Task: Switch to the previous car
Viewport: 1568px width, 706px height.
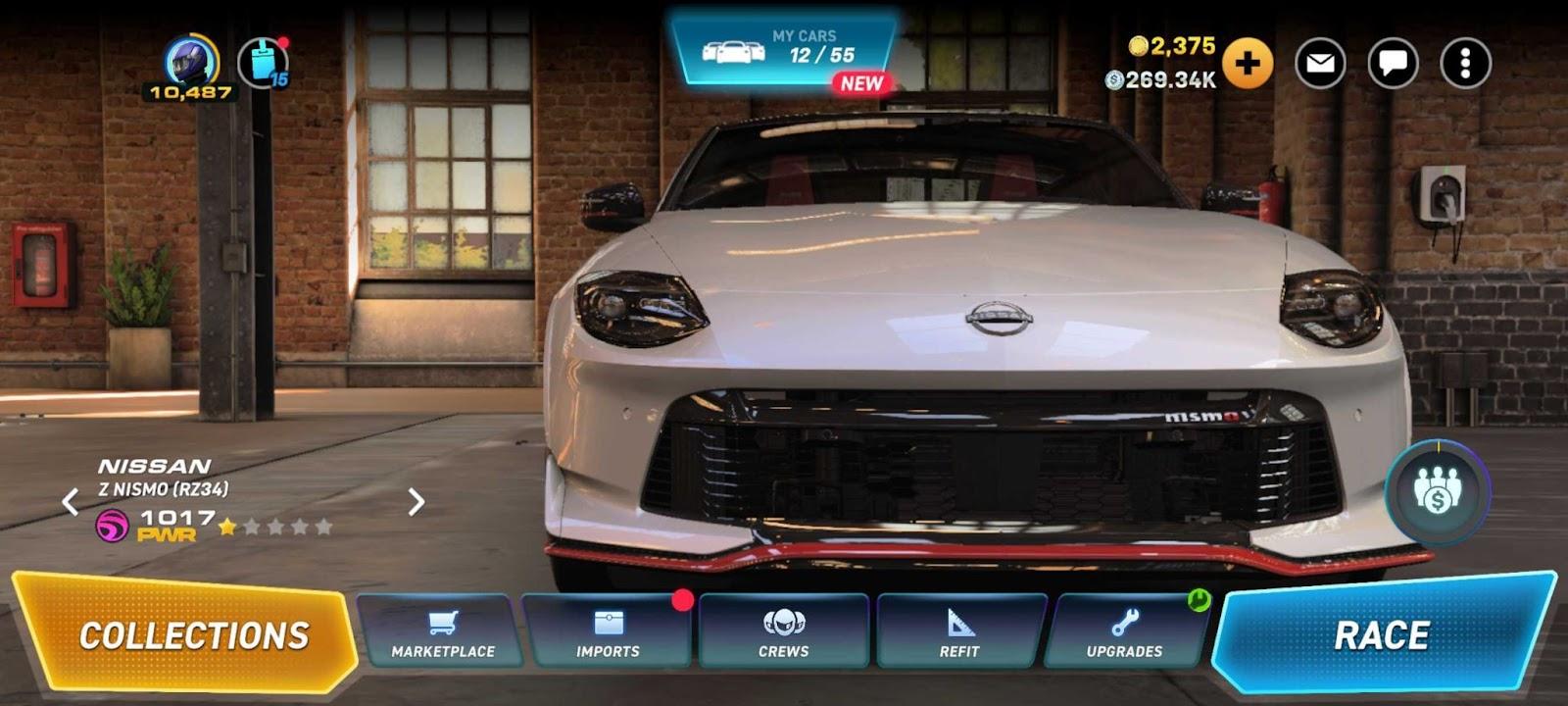Action: [71, 502]
